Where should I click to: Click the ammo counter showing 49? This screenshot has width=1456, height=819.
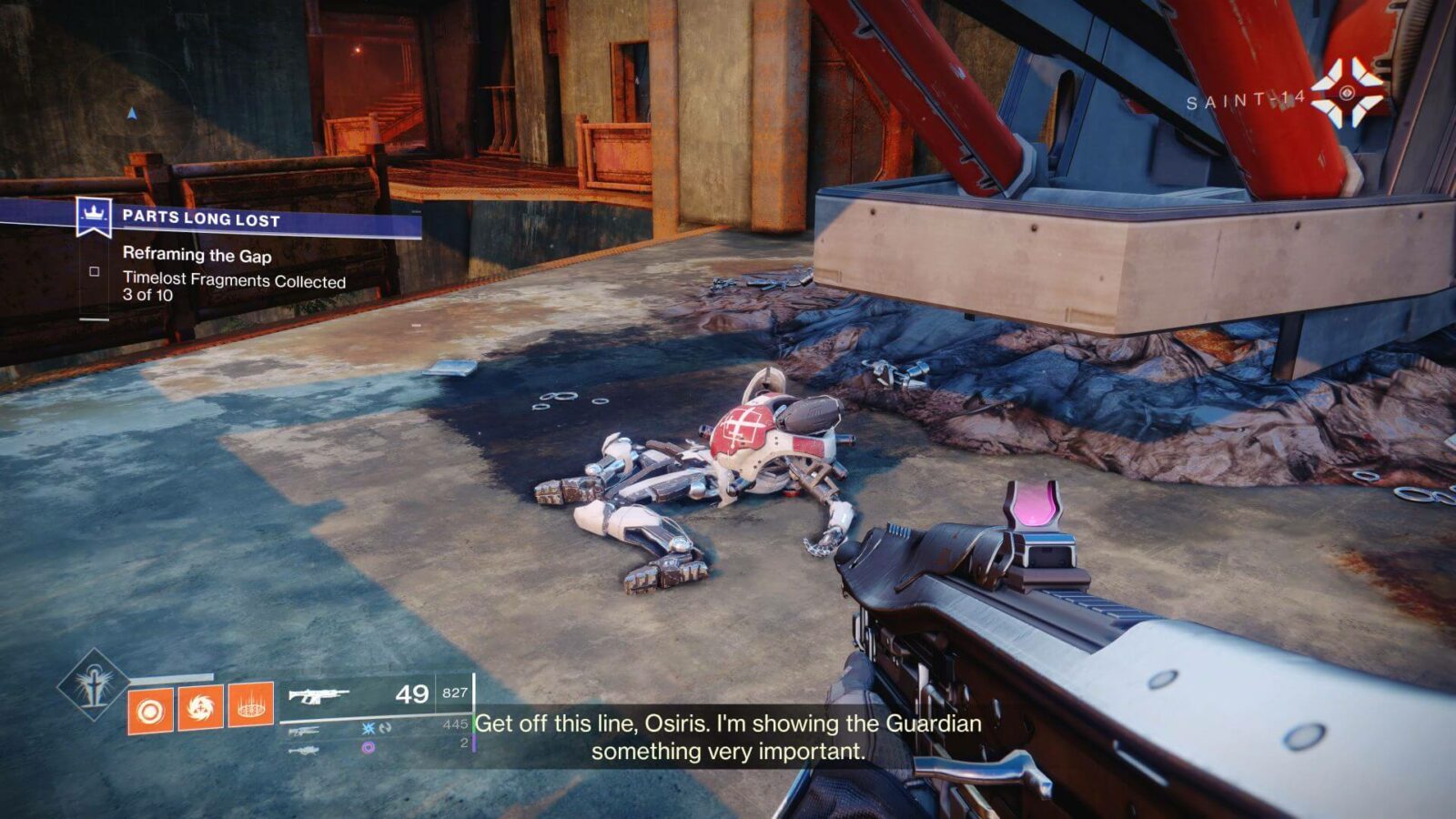point(411,694)
